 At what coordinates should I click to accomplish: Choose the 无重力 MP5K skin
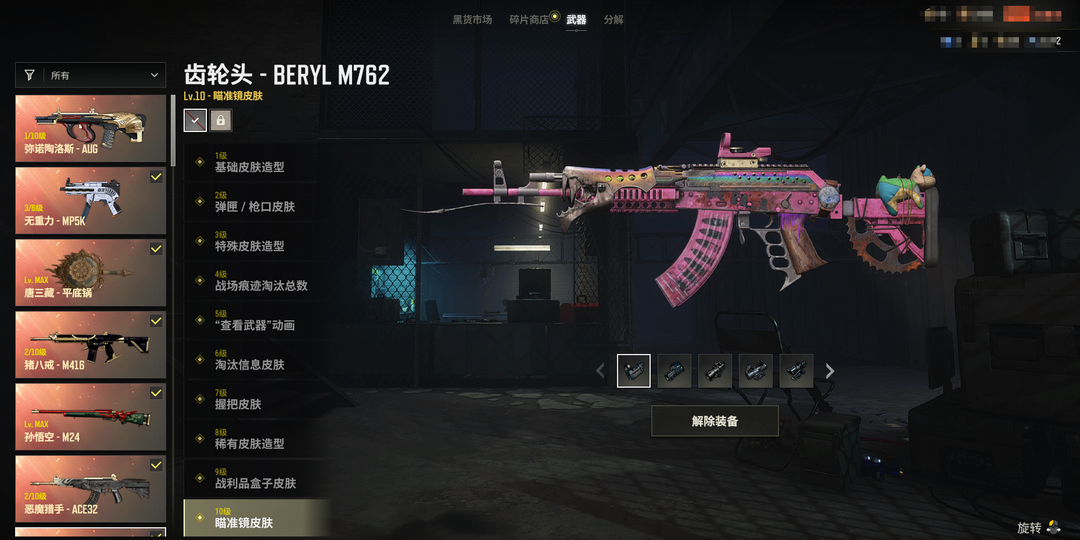91,201
